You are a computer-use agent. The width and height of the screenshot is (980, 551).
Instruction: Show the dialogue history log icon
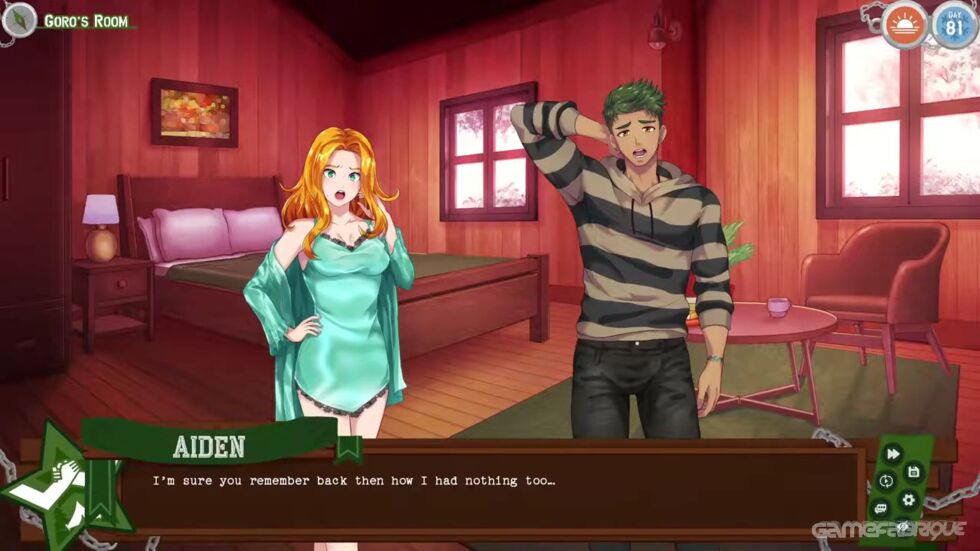click(881, 508)
